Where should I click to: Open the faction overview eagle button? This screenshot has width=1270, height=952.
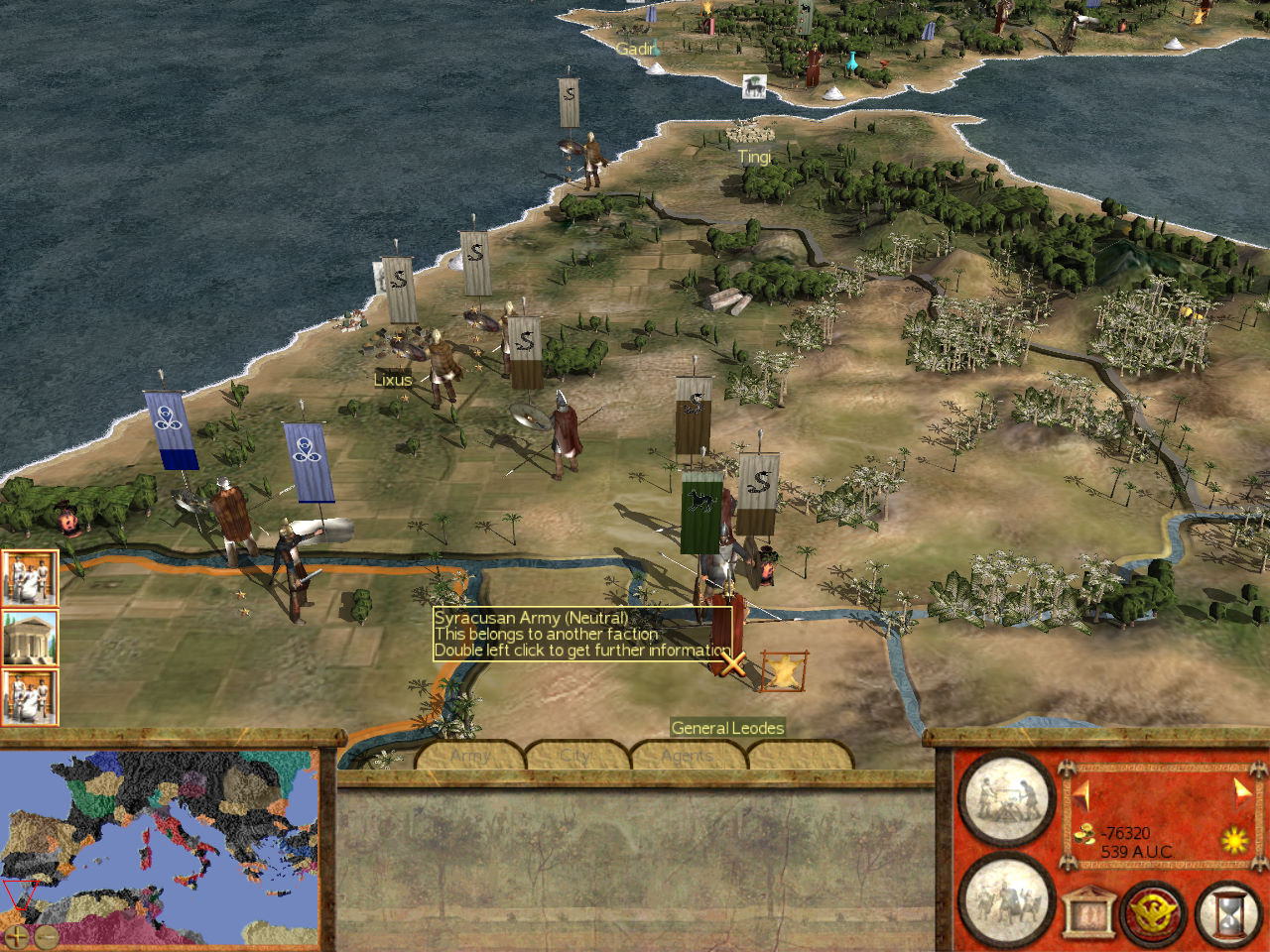coord(1154,911)
